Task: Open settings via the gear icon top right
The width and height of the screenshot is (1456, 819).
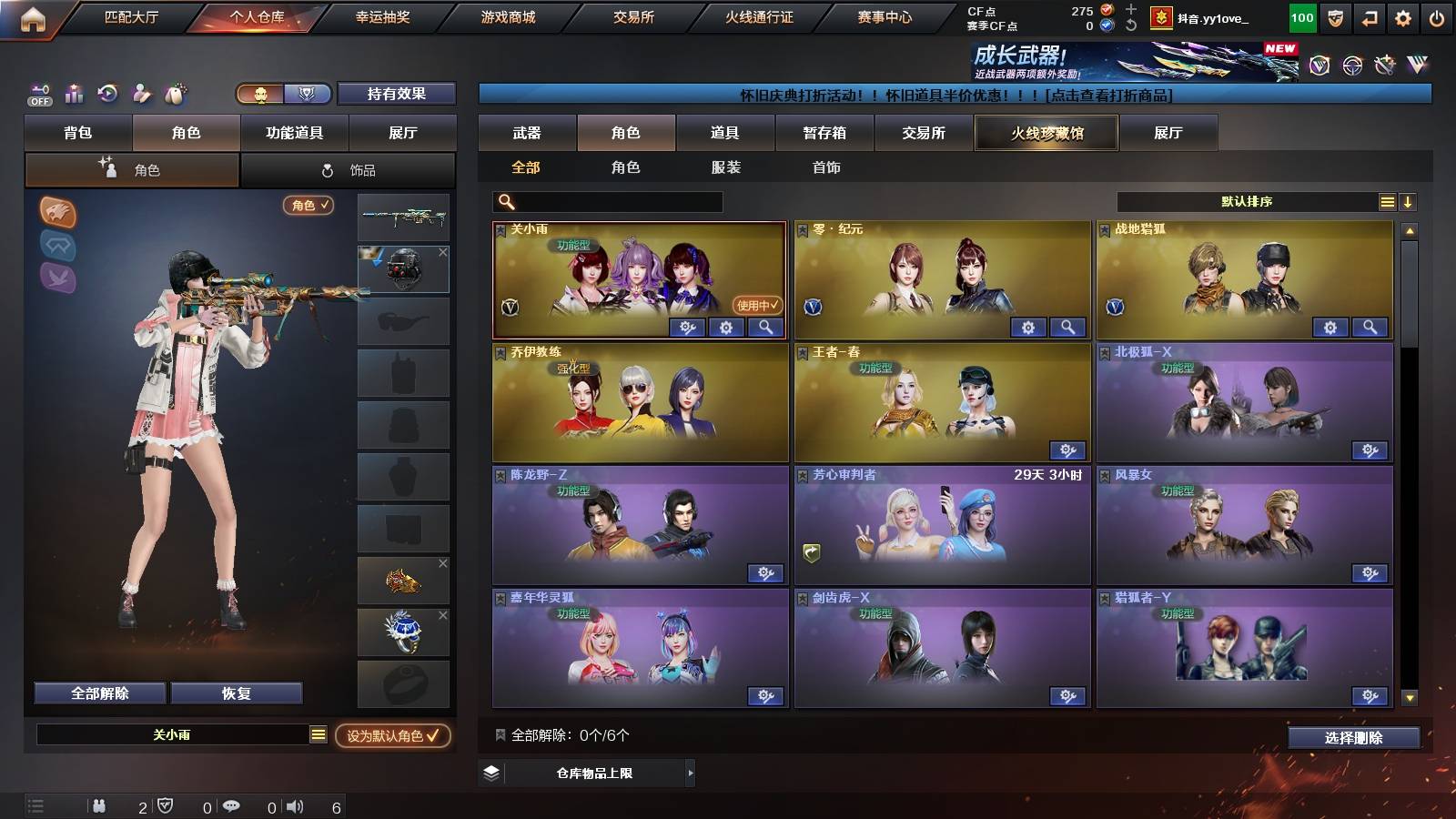Action: click(x=1402, y=17)
